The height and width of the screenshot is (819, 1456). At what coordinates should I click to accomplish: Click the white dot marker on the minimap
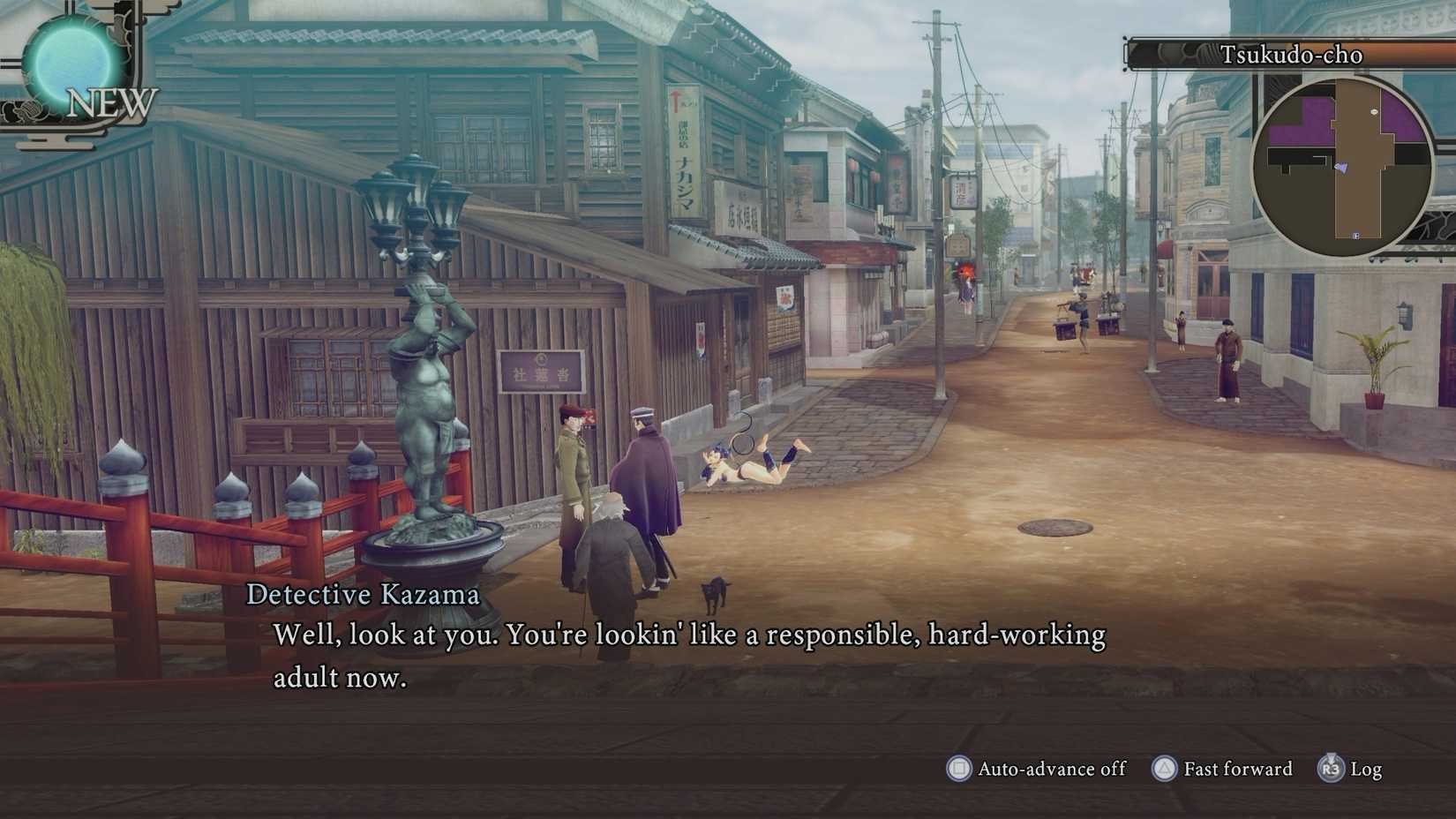click(1374, 111)
